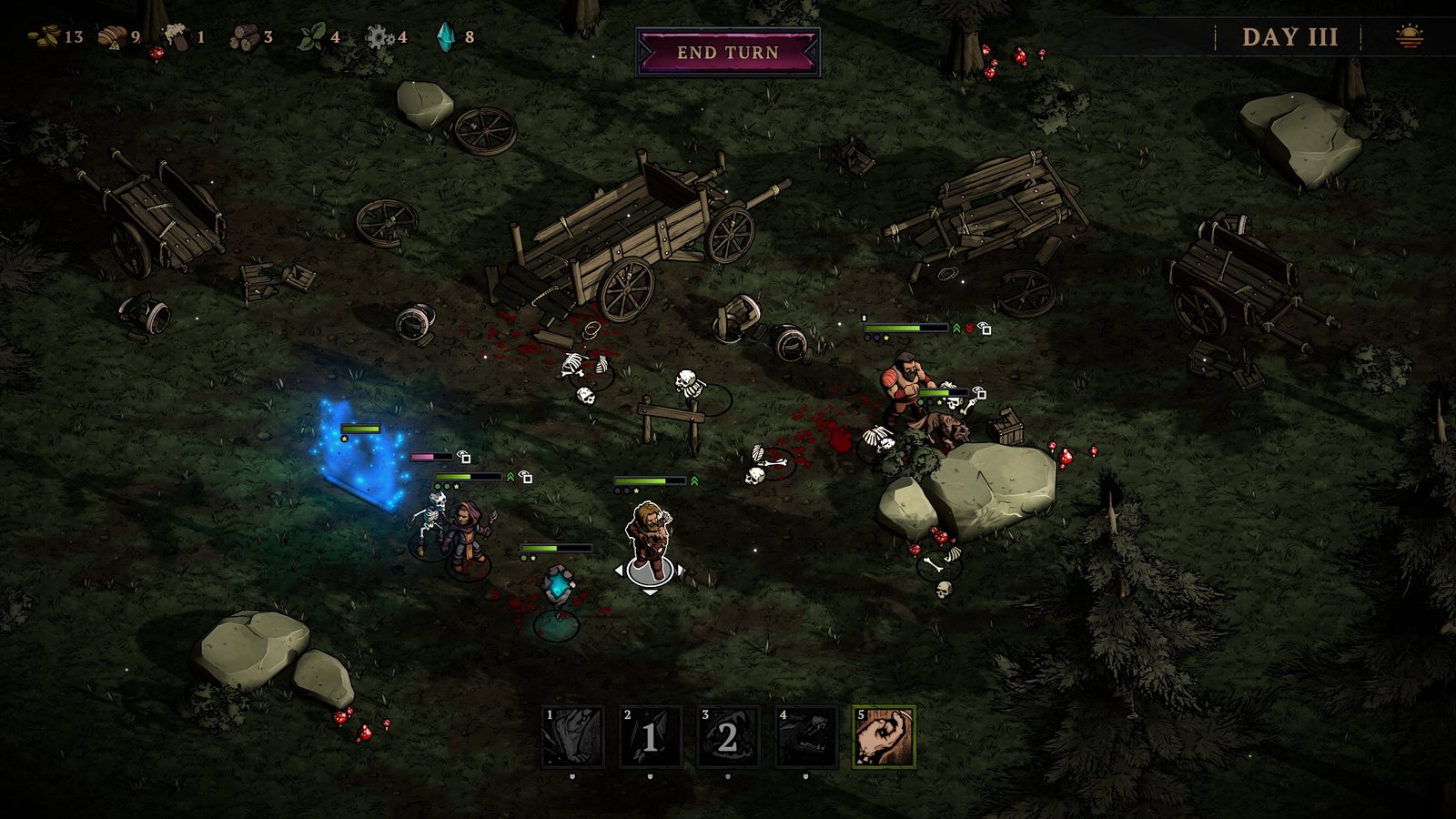End the current turn

(x=728, y=53)
